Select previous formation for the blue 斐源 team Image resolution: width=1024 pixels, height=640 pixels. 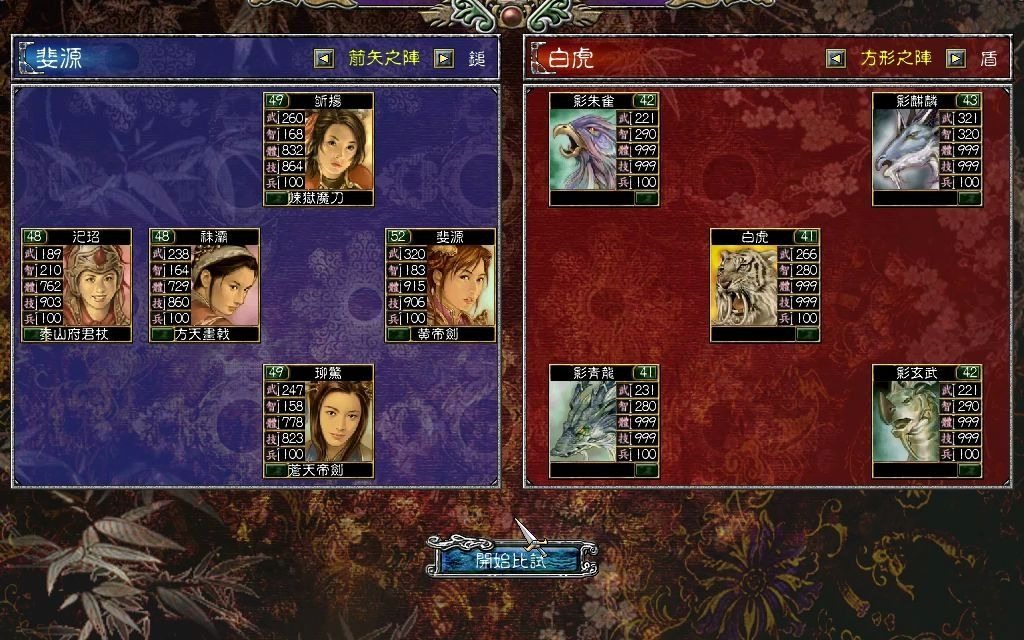click(x=323, y=59)
